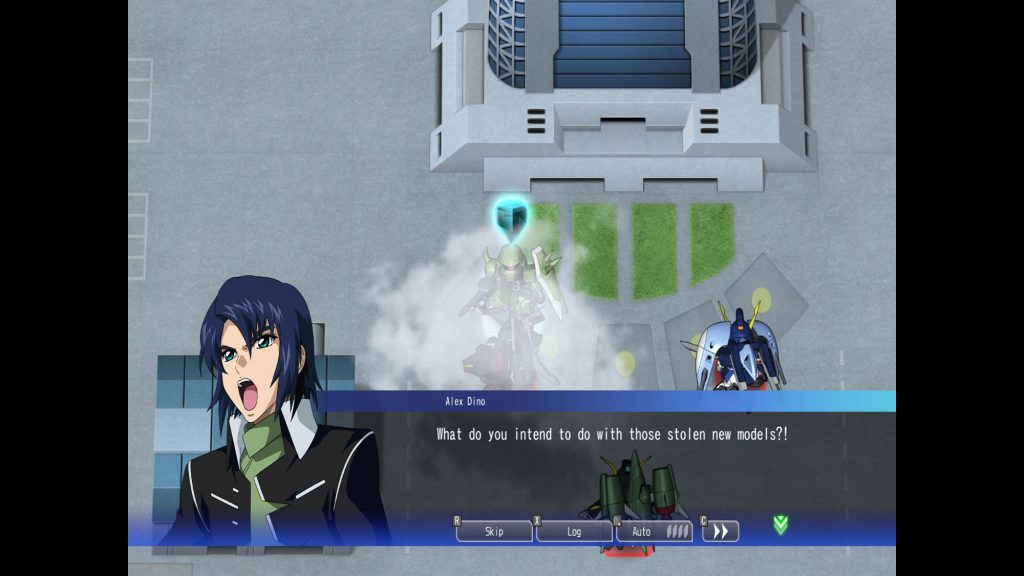Open the dialogue Log
This screenshot has height=576, width=1024.
click(x=574, y=531)
